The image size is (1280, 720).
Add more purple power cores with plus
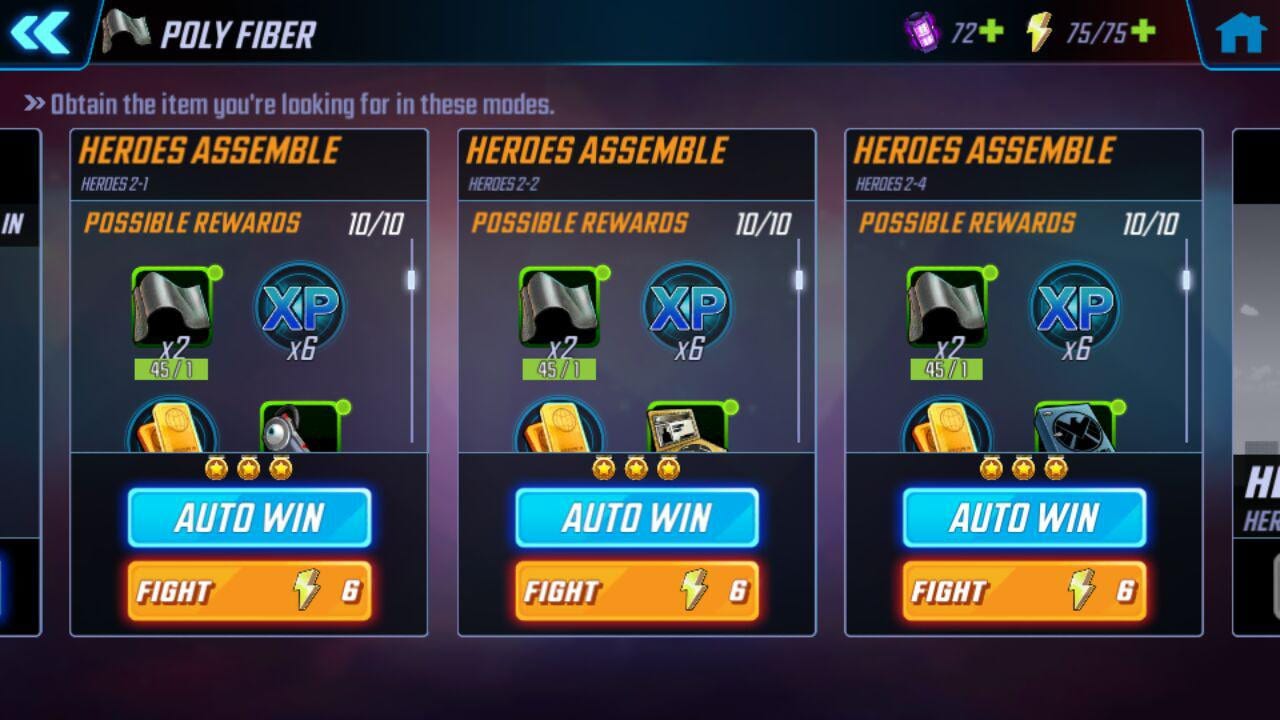click(x=990, y=32)
